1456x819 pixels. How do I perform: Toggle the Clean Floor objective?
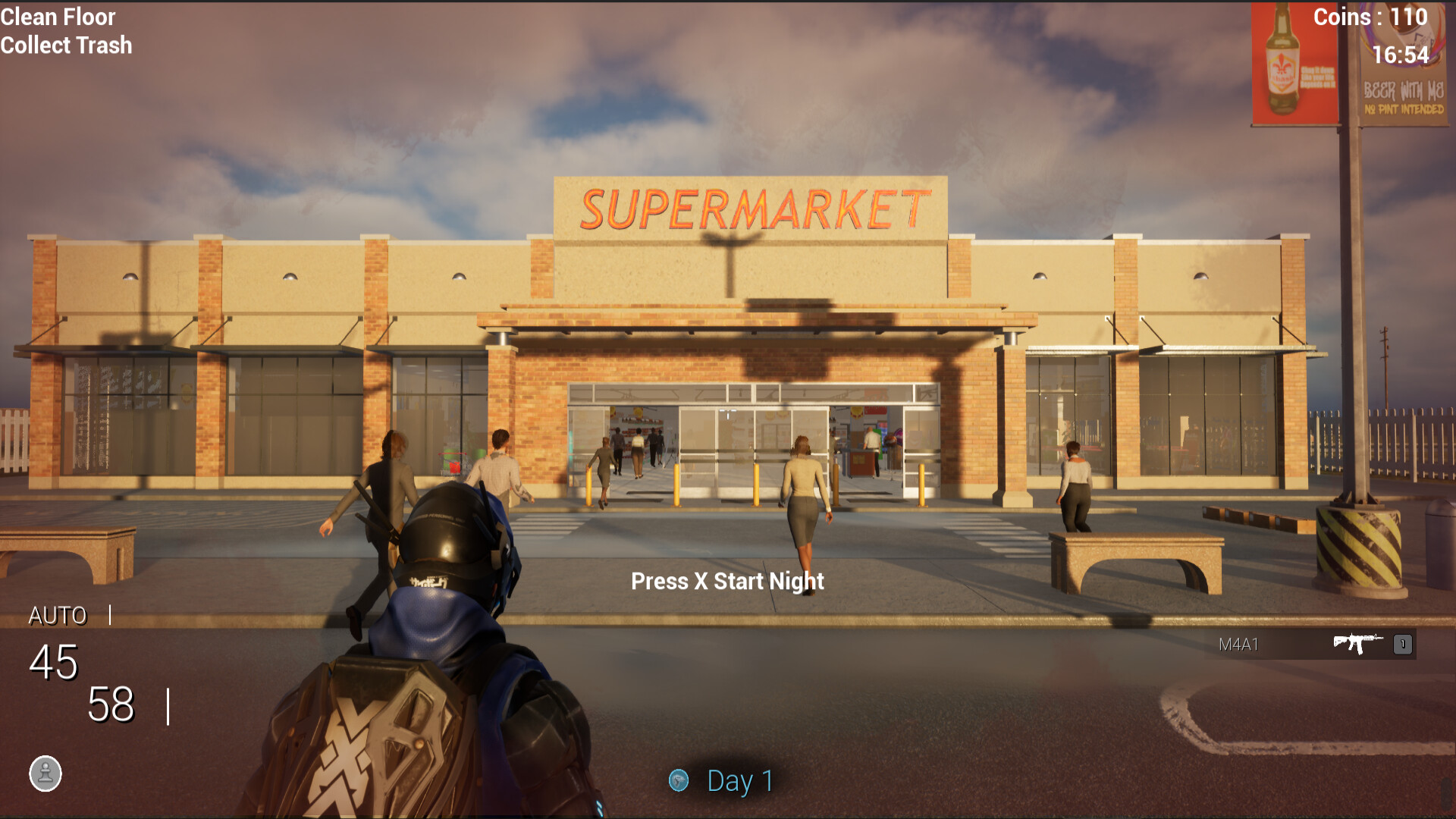click(x=58, y=17)
